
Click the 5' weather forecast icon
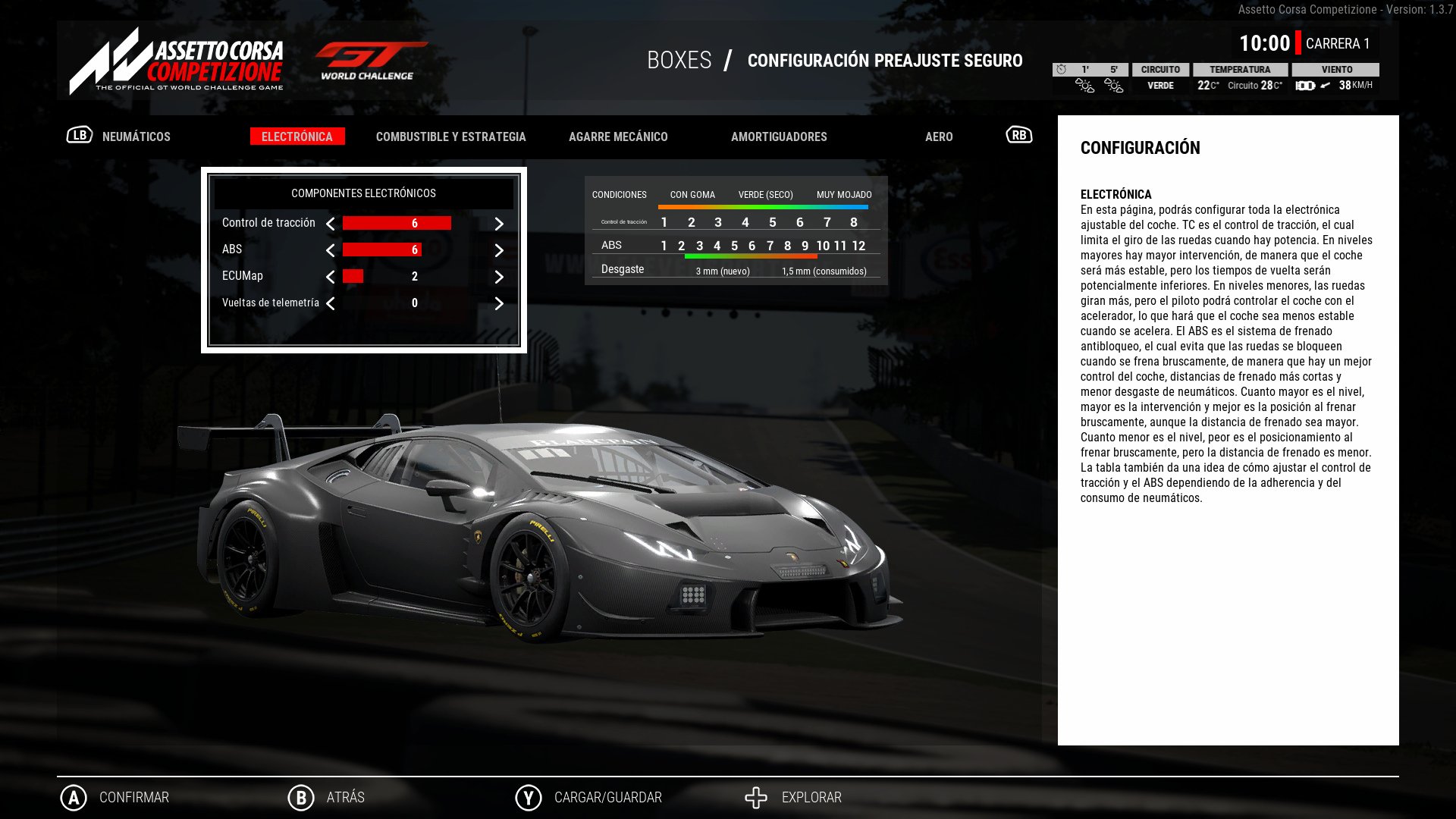click(1114, 86)
